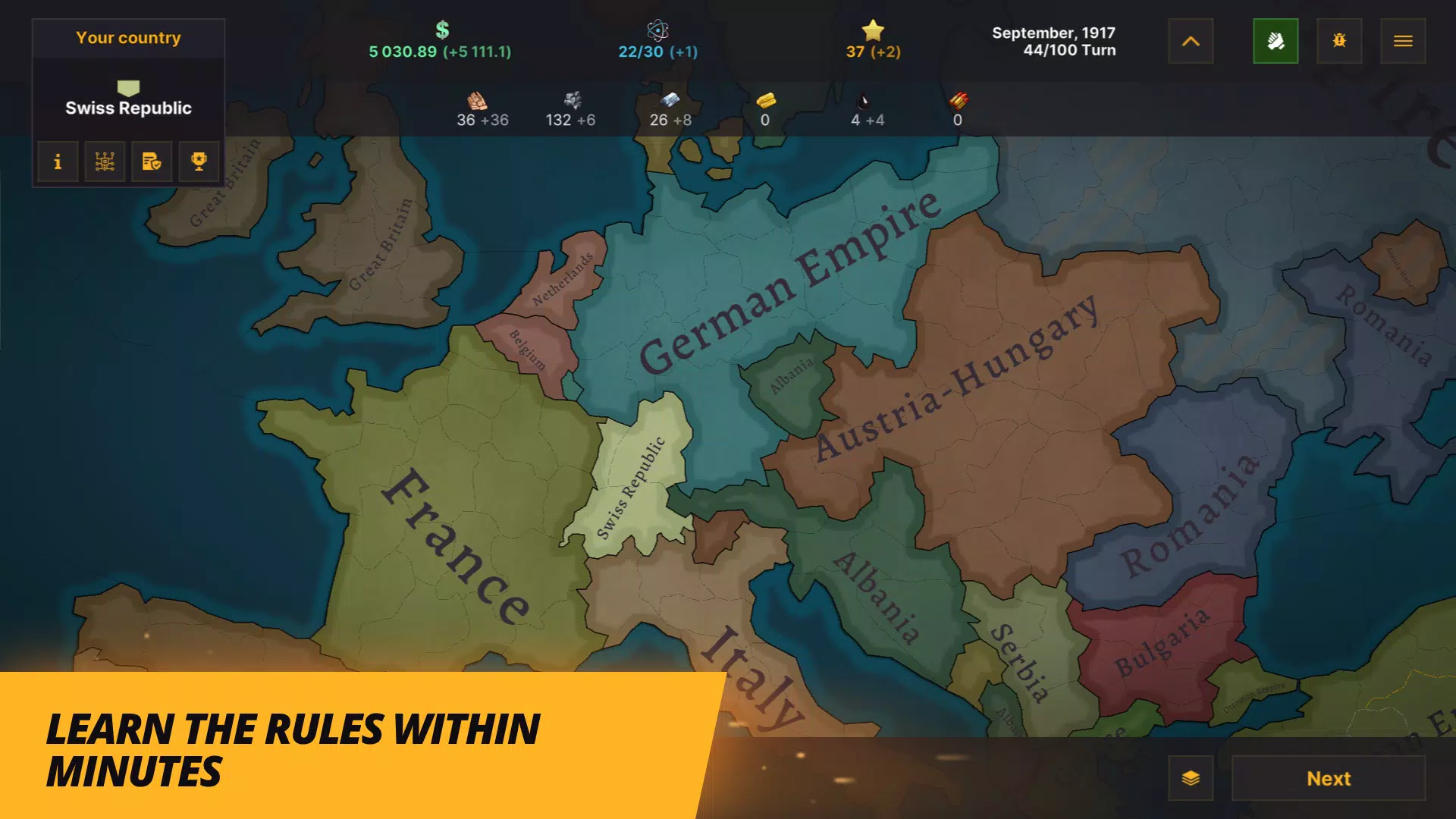Open the handshake diplomacy button
The height and width of the screenshot is (819, 1456).
(x=1276, y=41)
